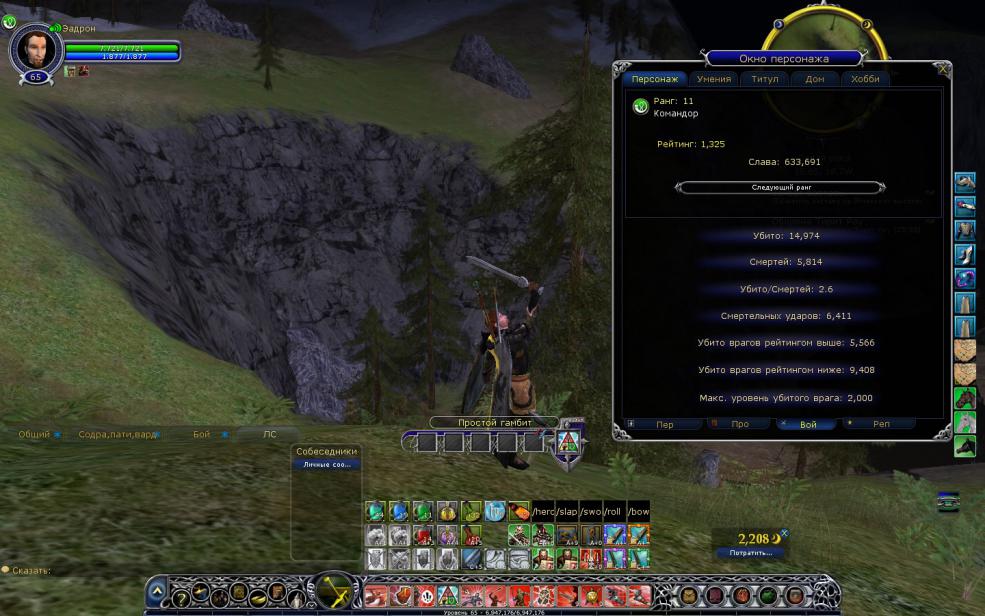The image size is (985, 616).
Task: Expand the main menu arrow button
Action: pos(157,592)
